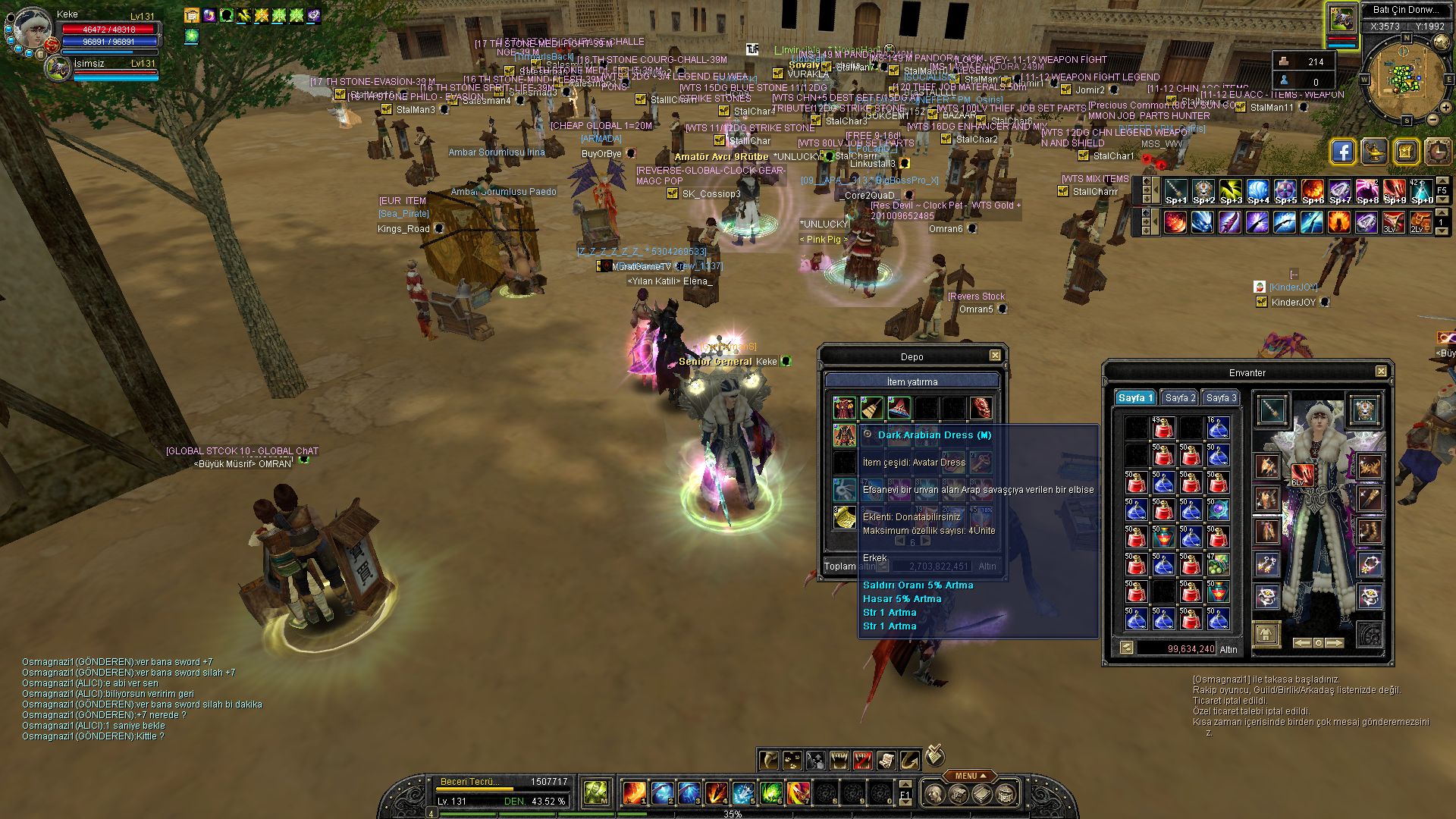This screenshot has height=819, width=1456.
Task: Click the riding pet portrait icon
Action: tap(1341, 18)
